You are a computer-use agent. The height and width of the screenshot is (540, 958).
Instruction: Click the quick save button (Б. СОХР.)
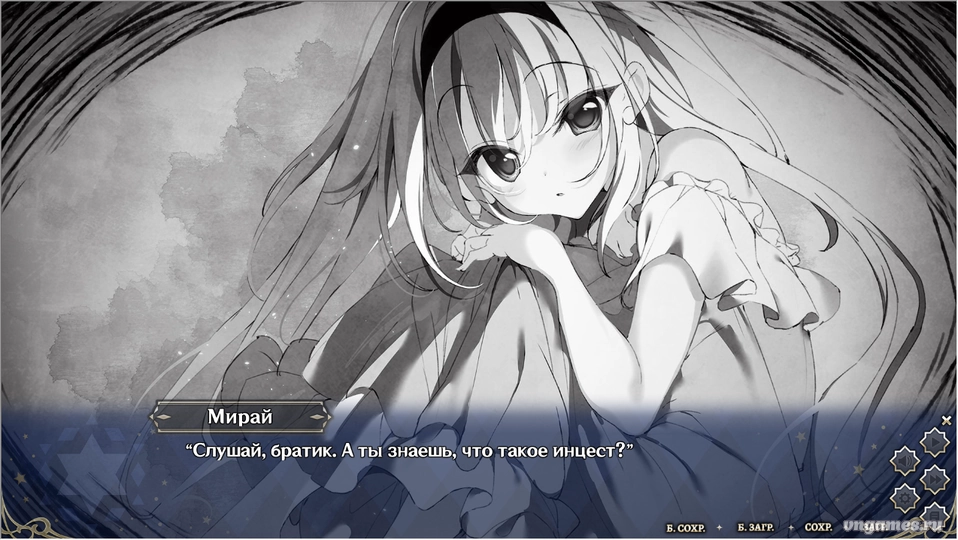coord(687,526)
